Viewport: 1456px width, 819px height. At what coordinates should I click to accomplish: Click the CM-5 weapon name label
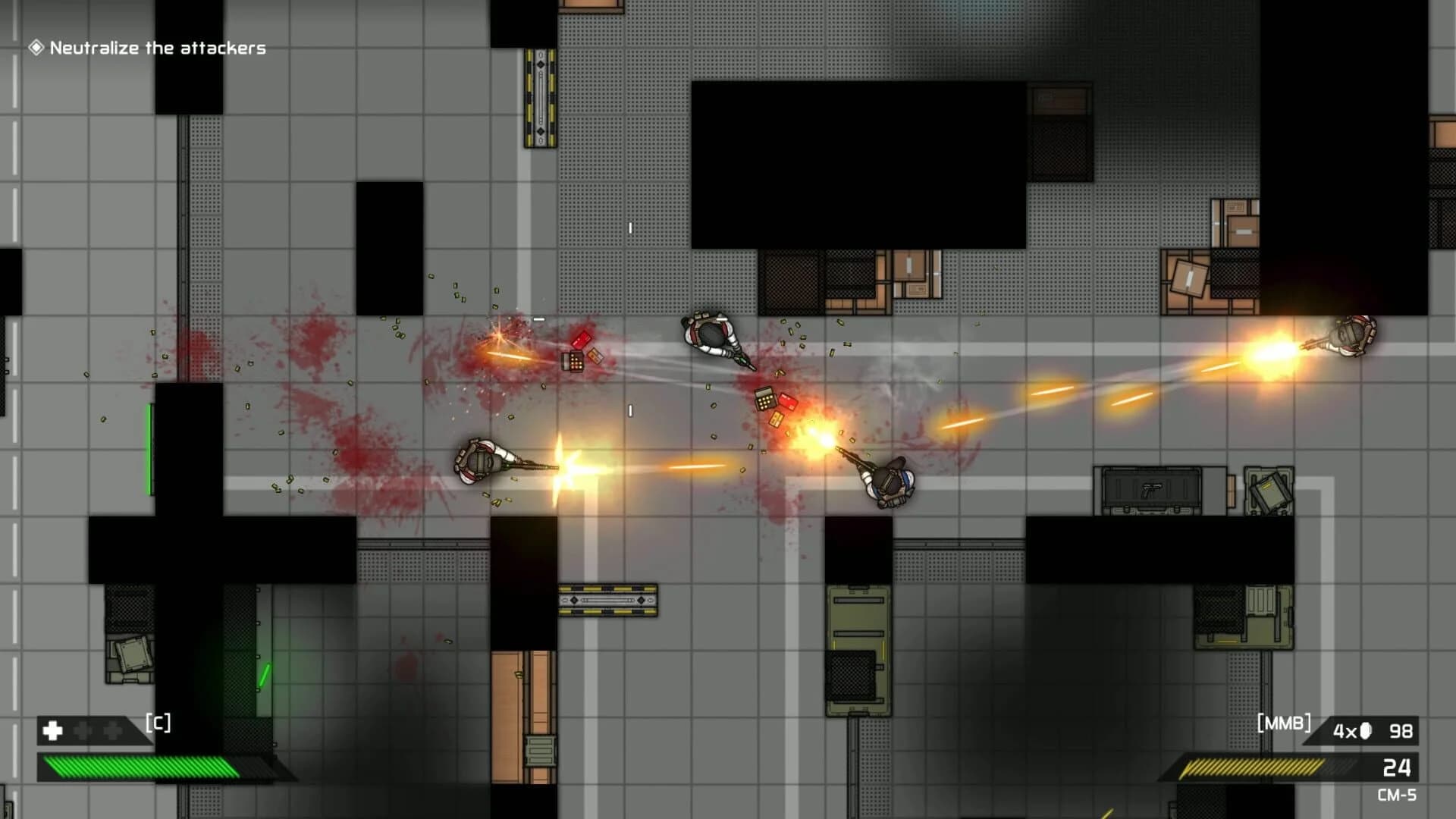(1398, 793)
